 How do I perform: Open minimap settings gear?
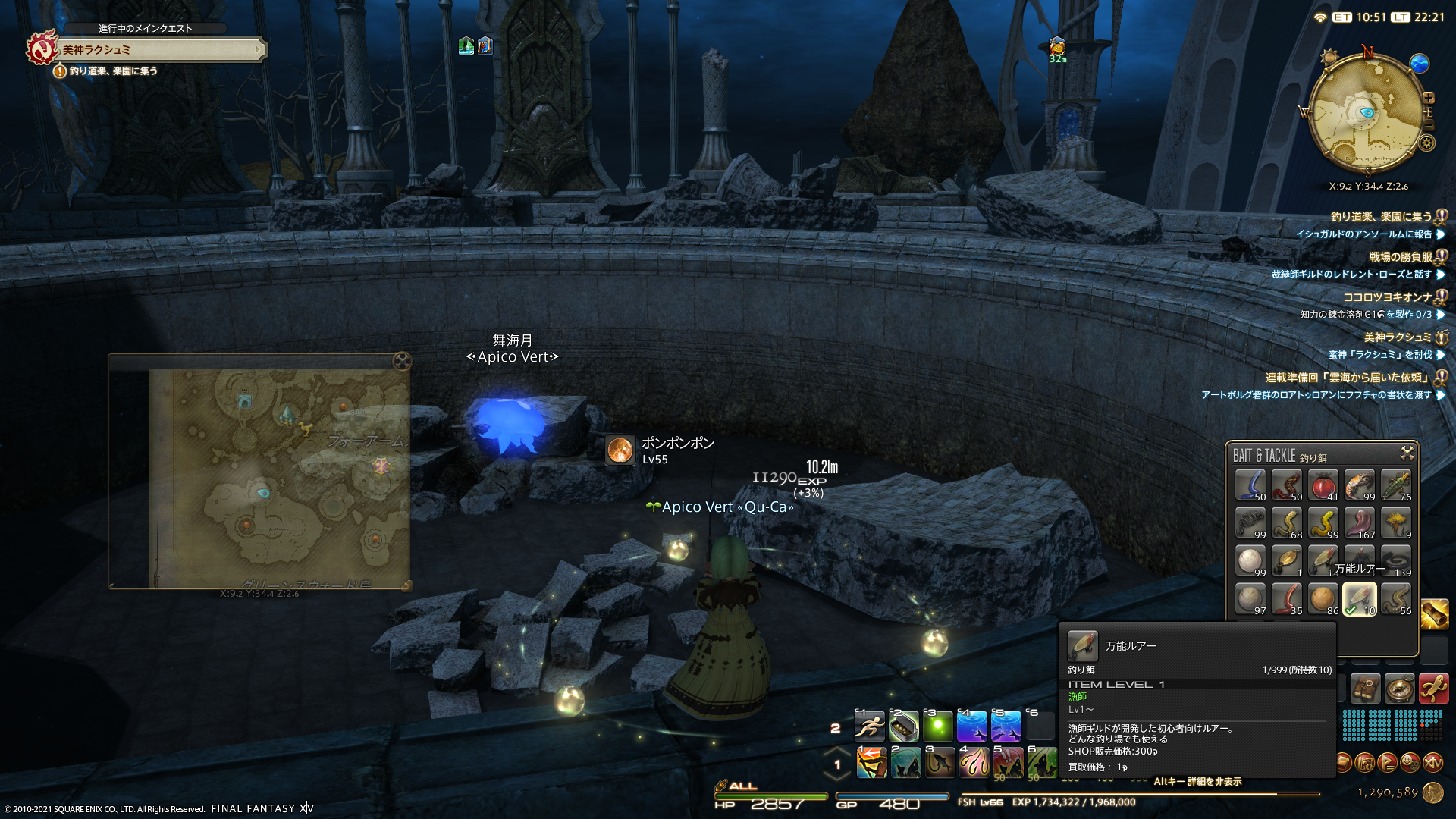(1427, 143)
